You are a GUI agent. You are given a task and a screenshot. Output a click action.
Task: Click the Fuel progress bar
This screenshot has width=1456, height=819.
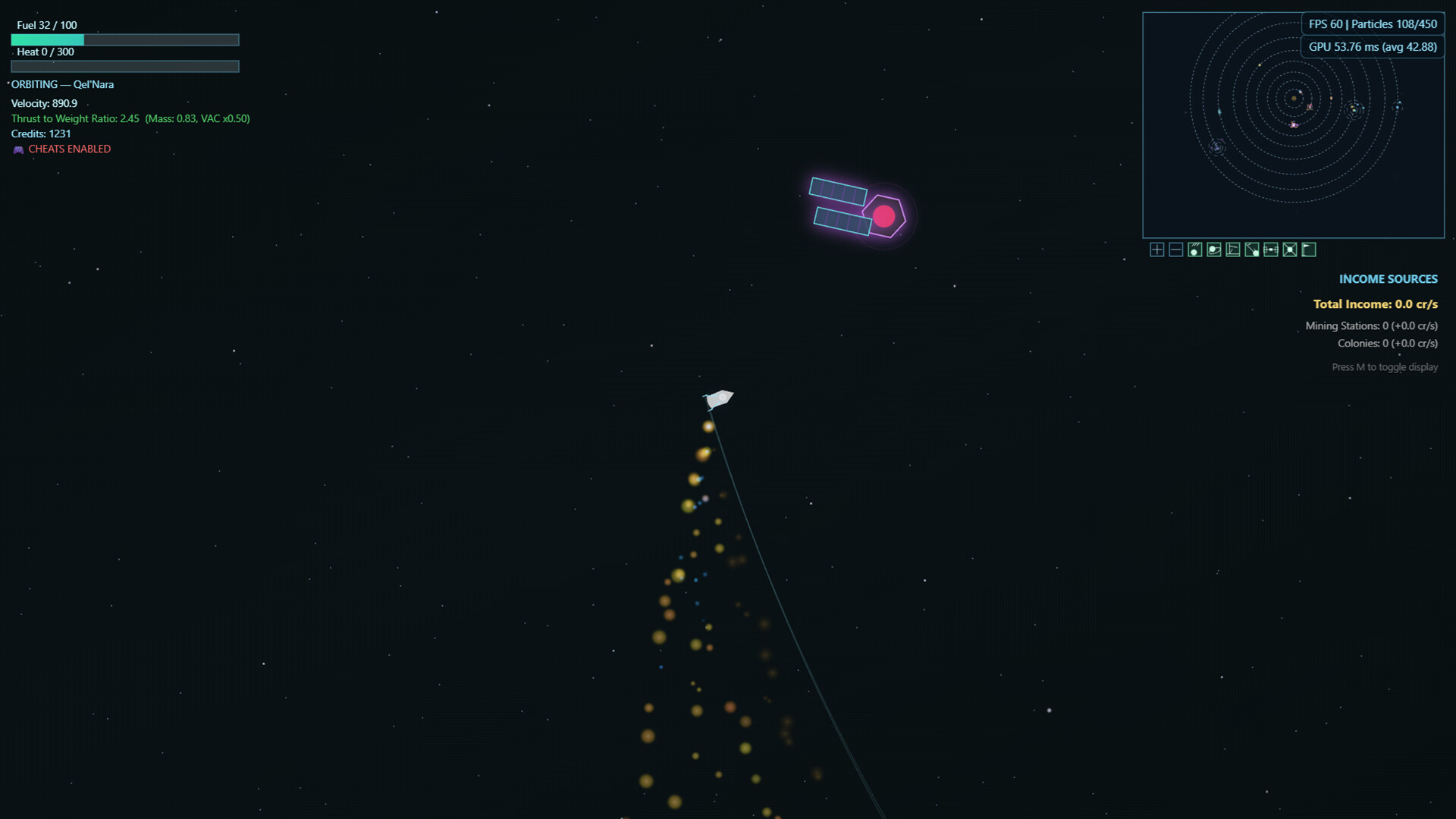tap(125, 39)
